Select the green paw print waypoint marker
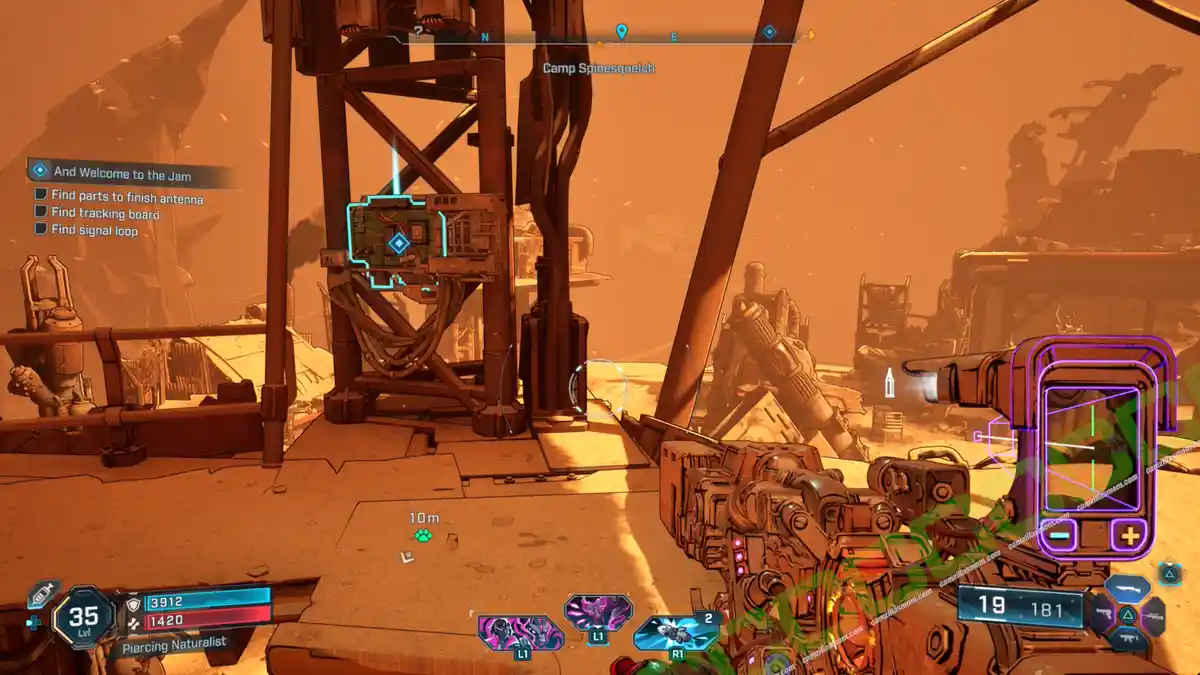 tap(423, 536)
